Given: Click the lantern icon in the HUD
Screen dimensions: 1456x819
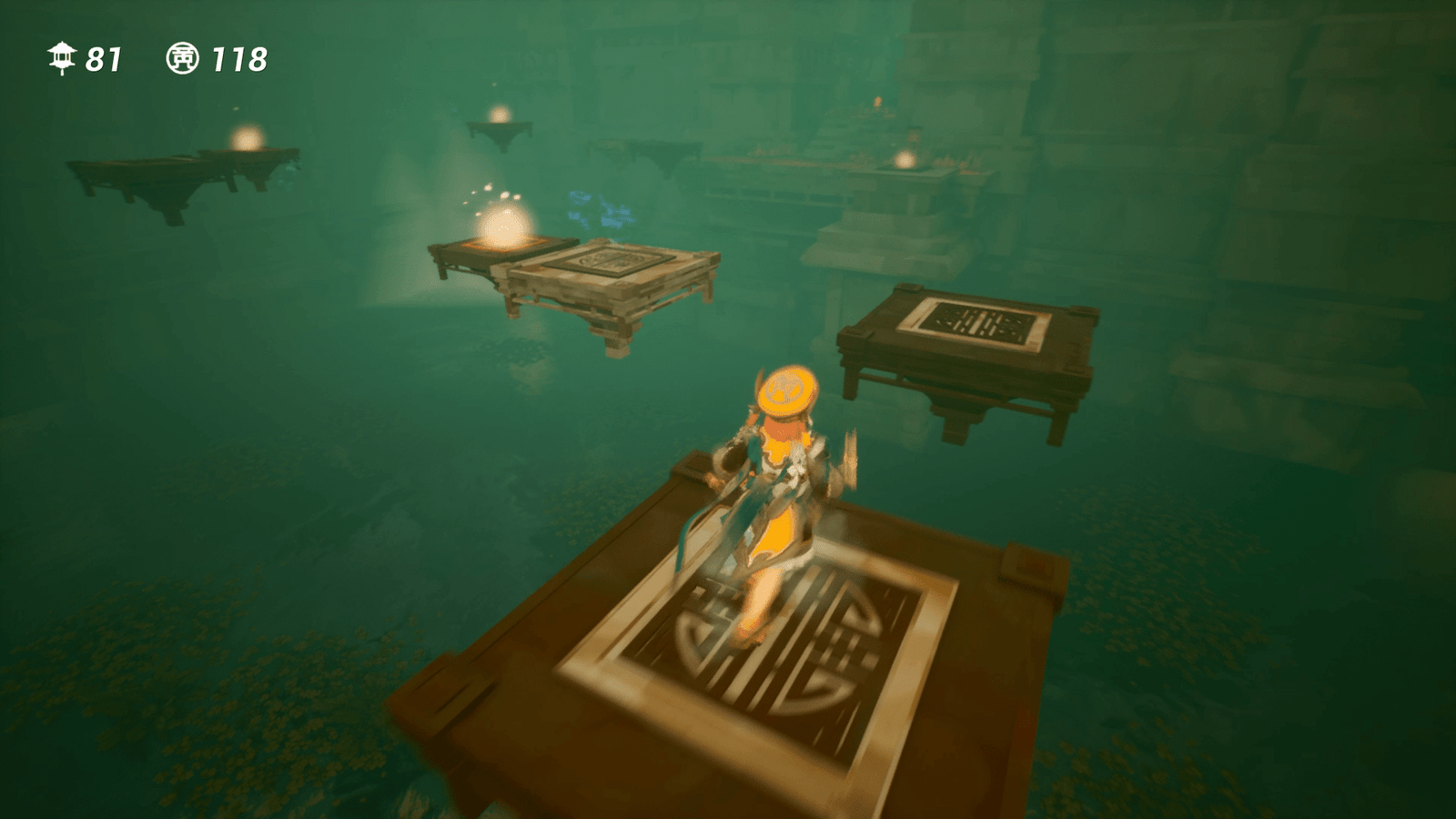Looking at the screenshot, I should pos(61,56).
